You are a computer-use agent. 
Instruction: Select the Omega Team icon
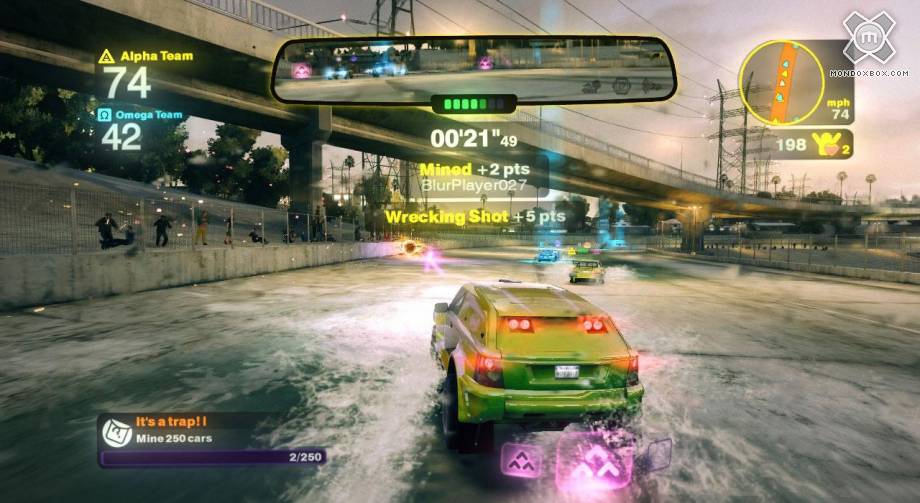106,115
